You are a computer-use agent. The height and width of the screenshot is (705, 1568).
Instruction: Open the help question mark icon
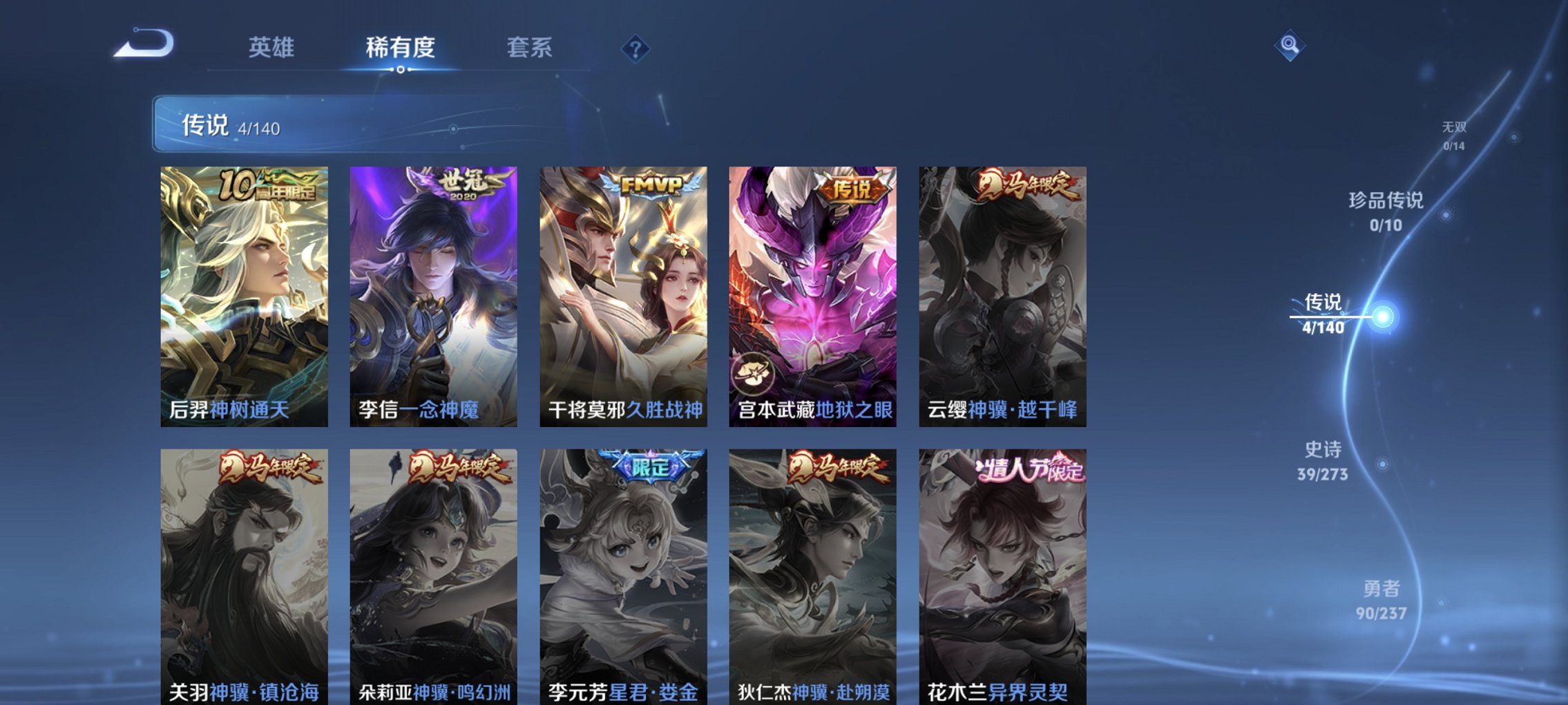[635, 47]
